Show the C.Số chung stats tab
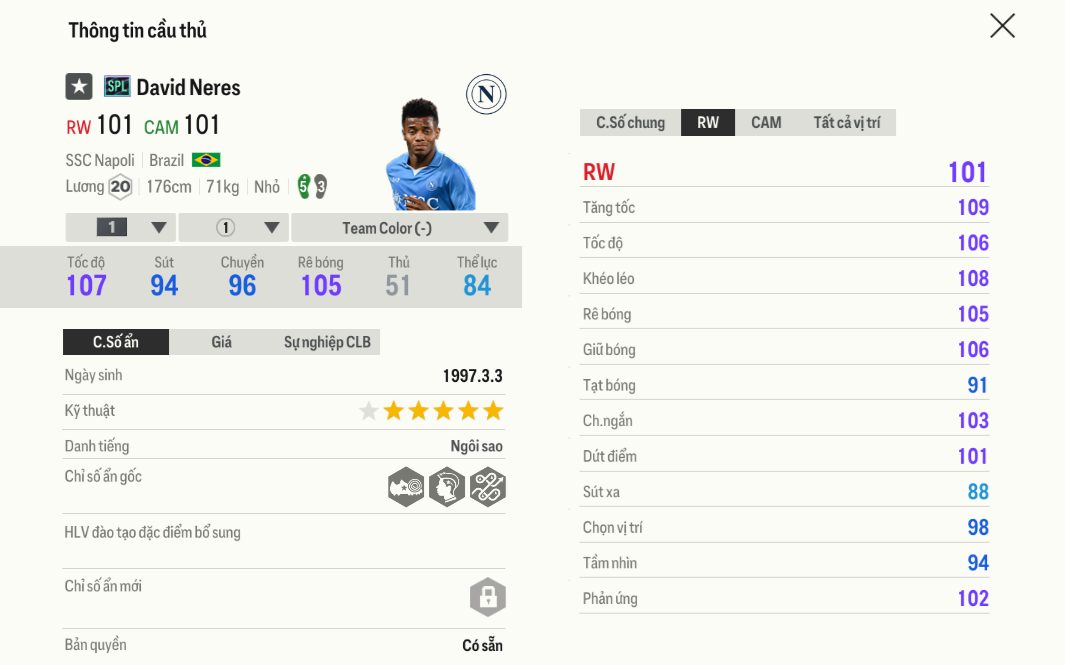 (x=630, y=122)
